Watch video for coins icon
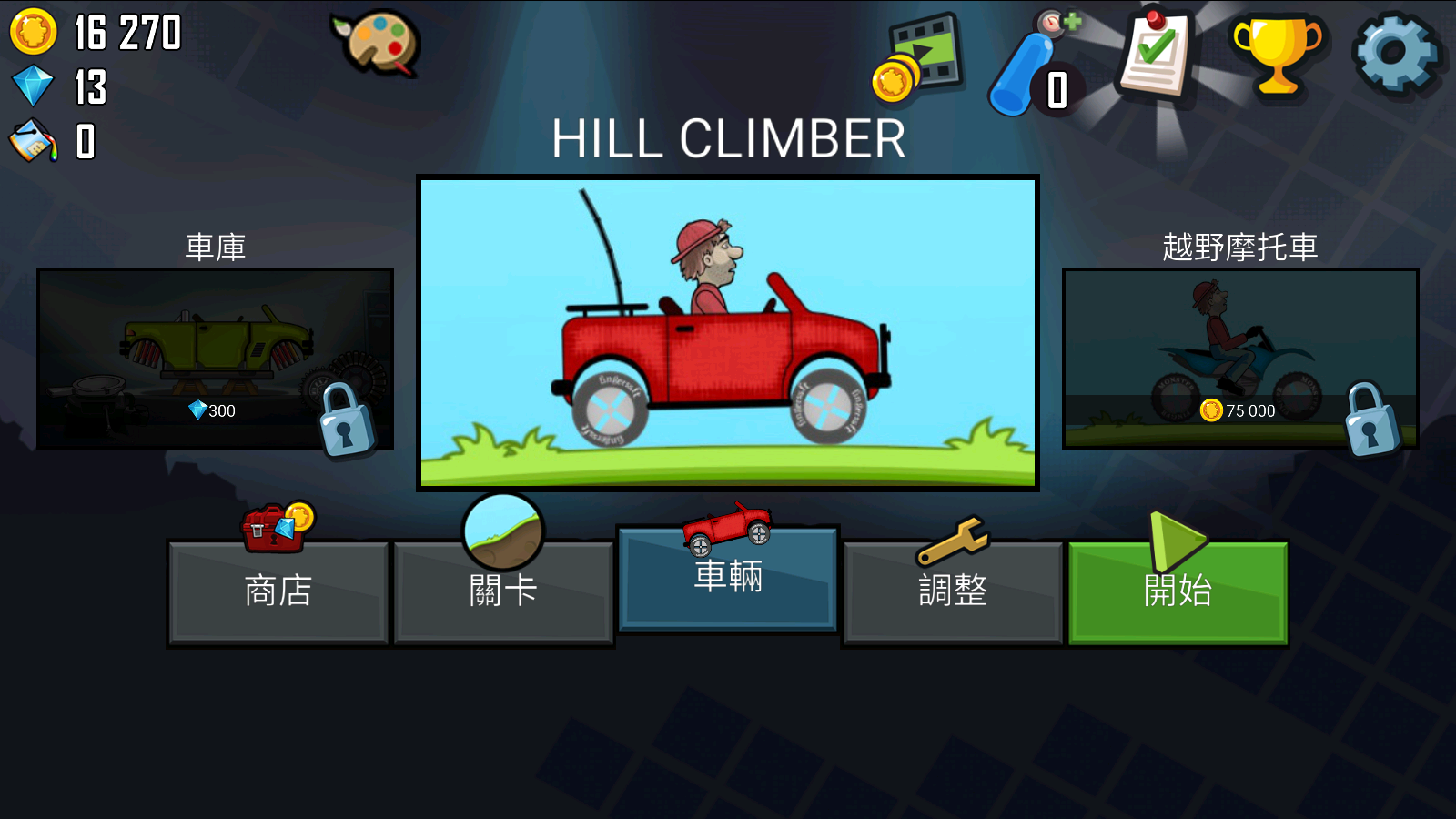This screenshot has width=1456, height=819. tap(919, 56)
